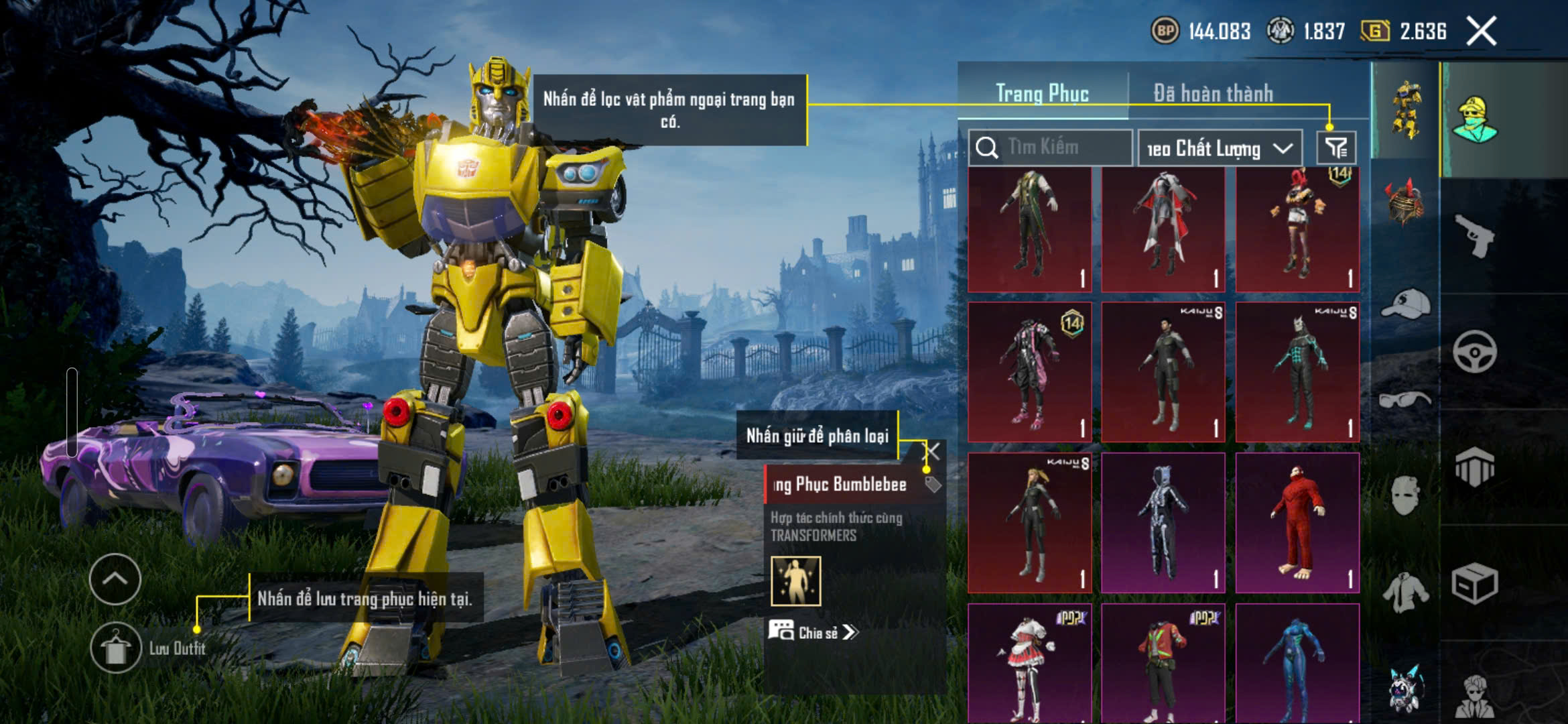
Task: Save the current look with Lưu Outfit
Action: click(x=115, y=648)
